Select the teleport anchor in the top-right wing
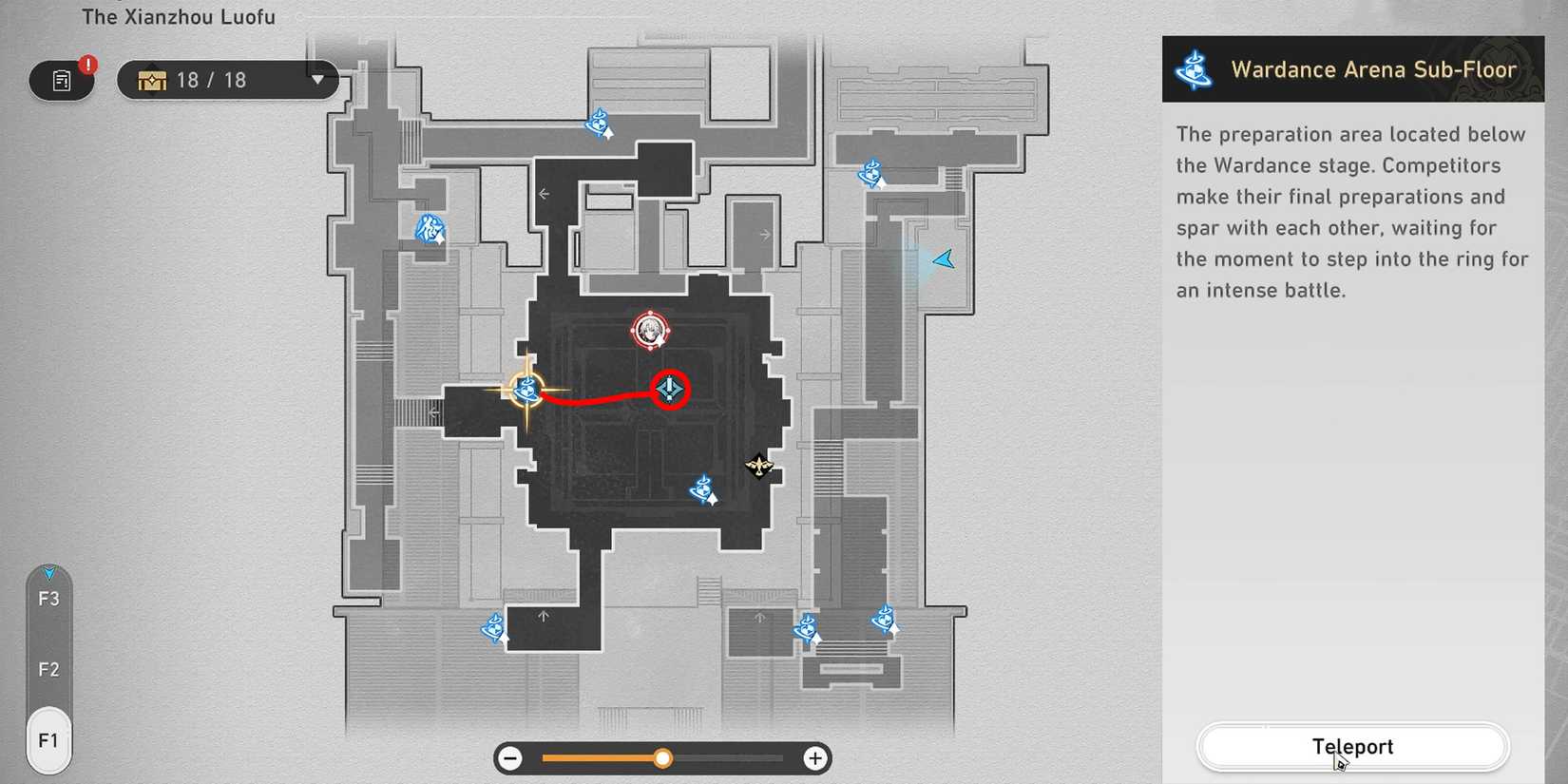This screenshot has height=784, width=1568. 870,175
